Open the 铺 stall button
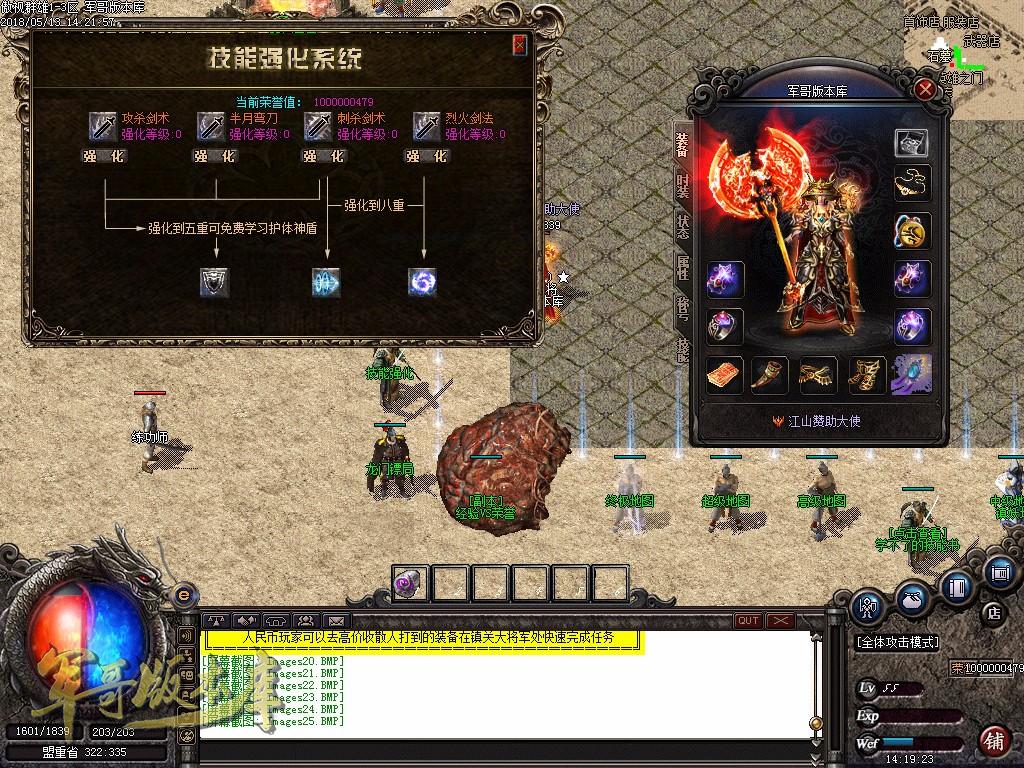 994,741
